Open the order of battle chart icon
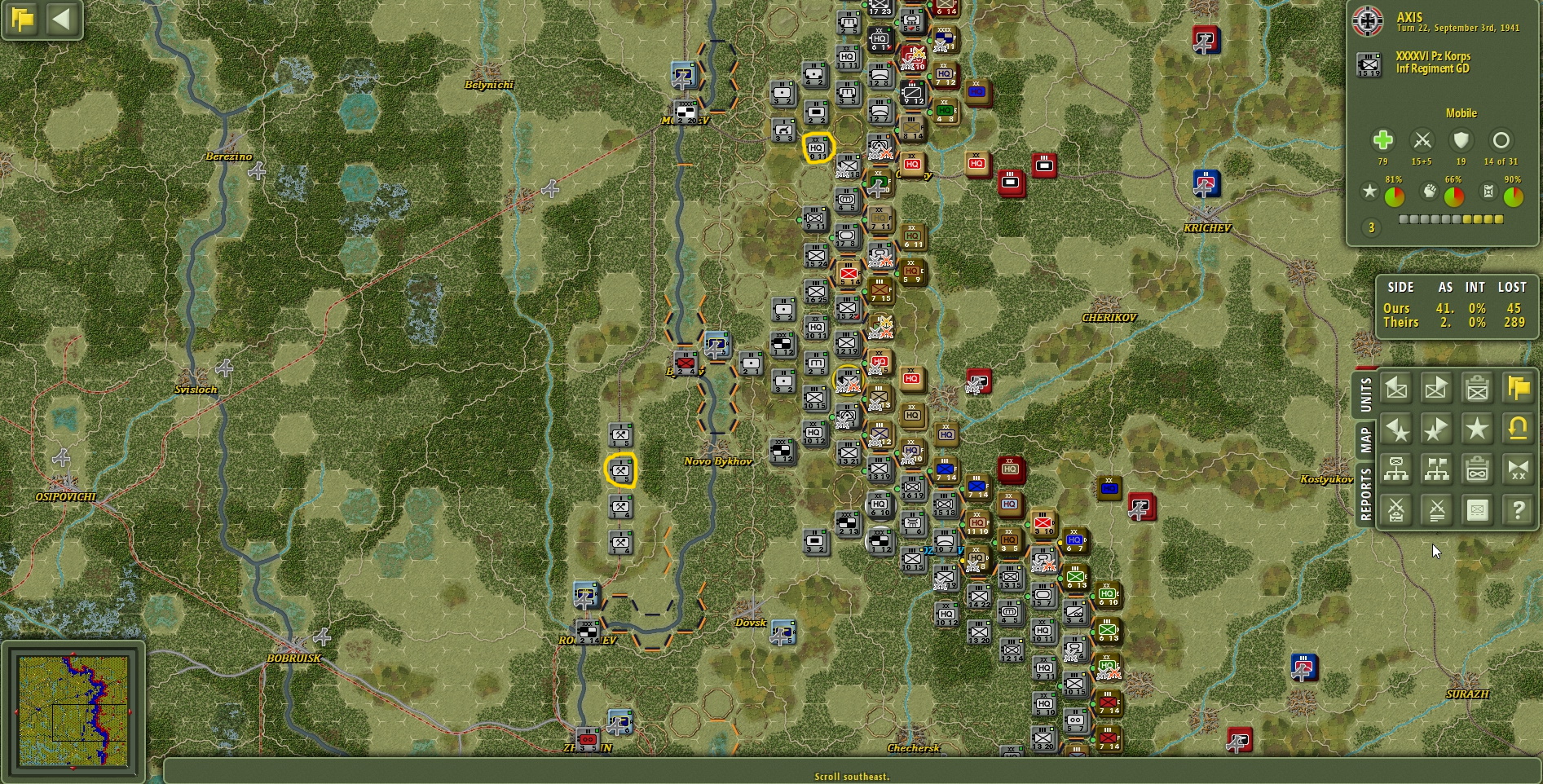Screen dimensions: 1543x784 pos(1395,469)
